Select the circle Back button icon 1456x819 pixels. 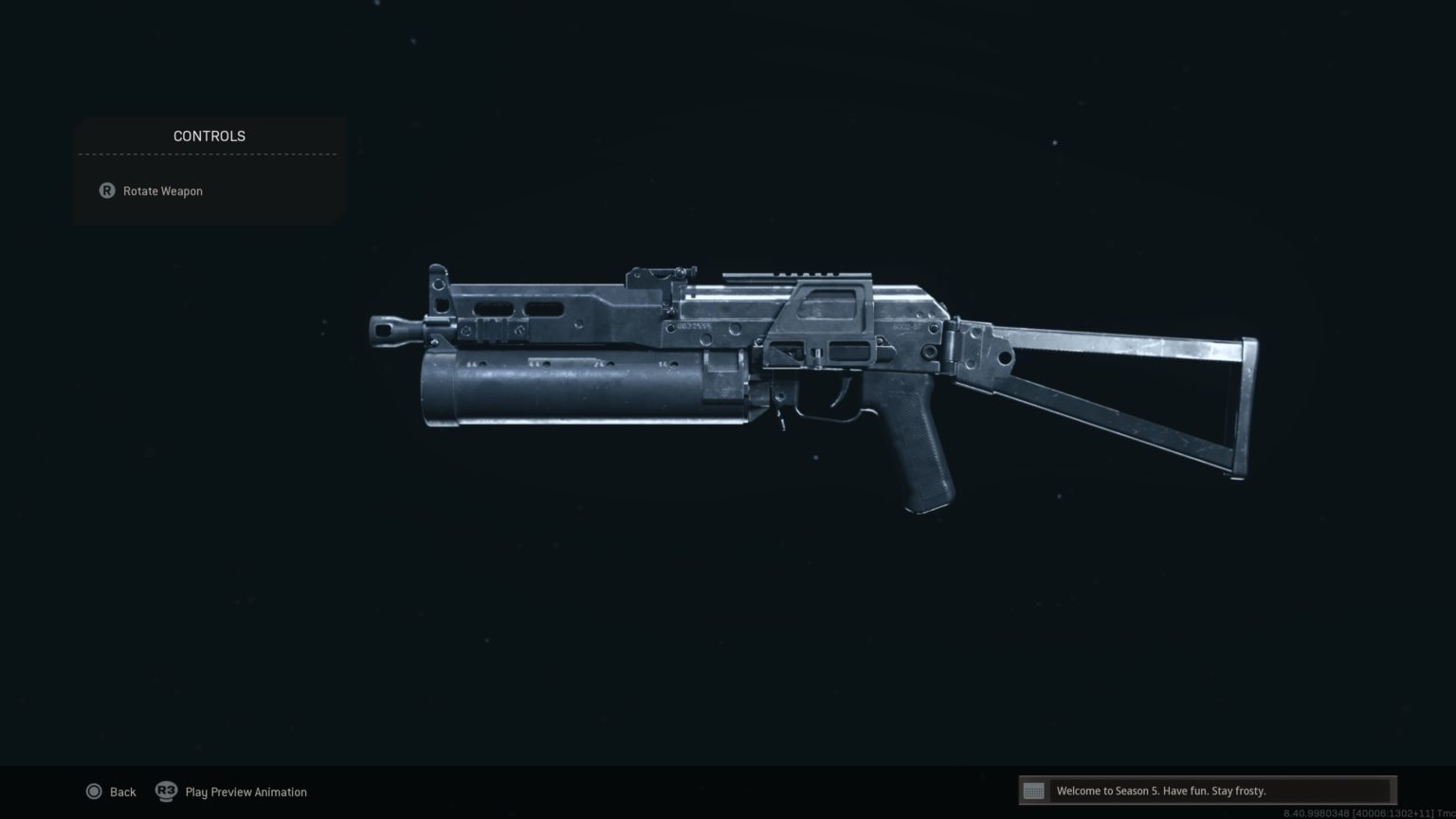click(95, 792)
